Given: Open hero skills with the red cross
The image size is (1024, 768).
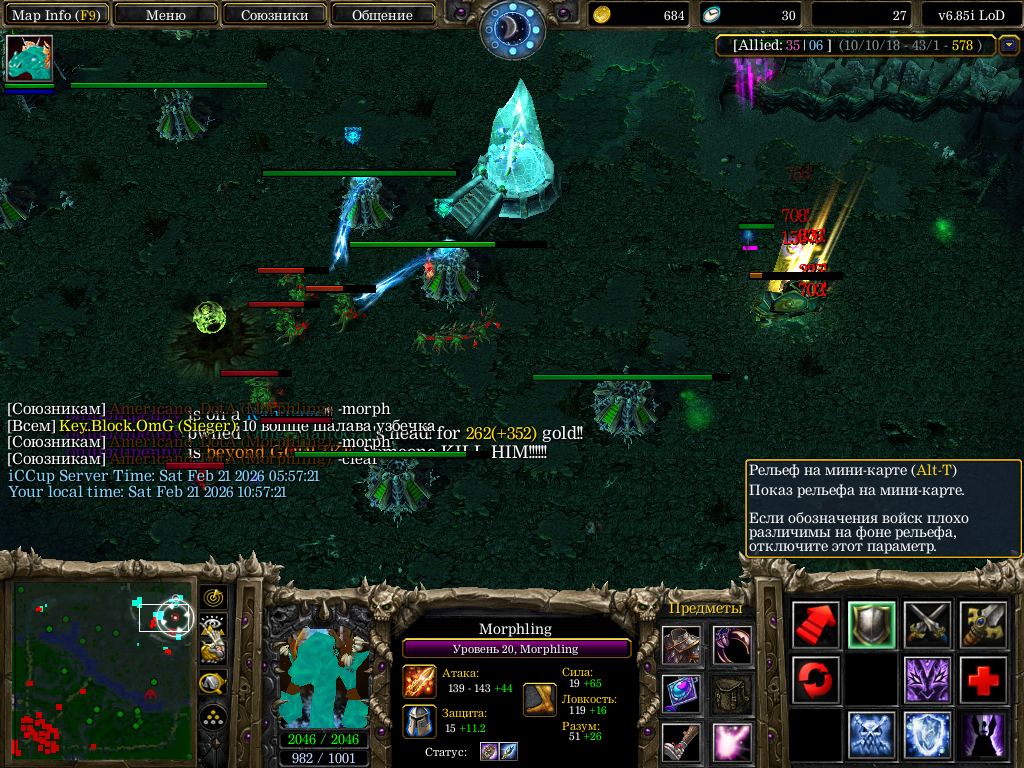Looking at the screenshot, I should (x=983, y=680).
